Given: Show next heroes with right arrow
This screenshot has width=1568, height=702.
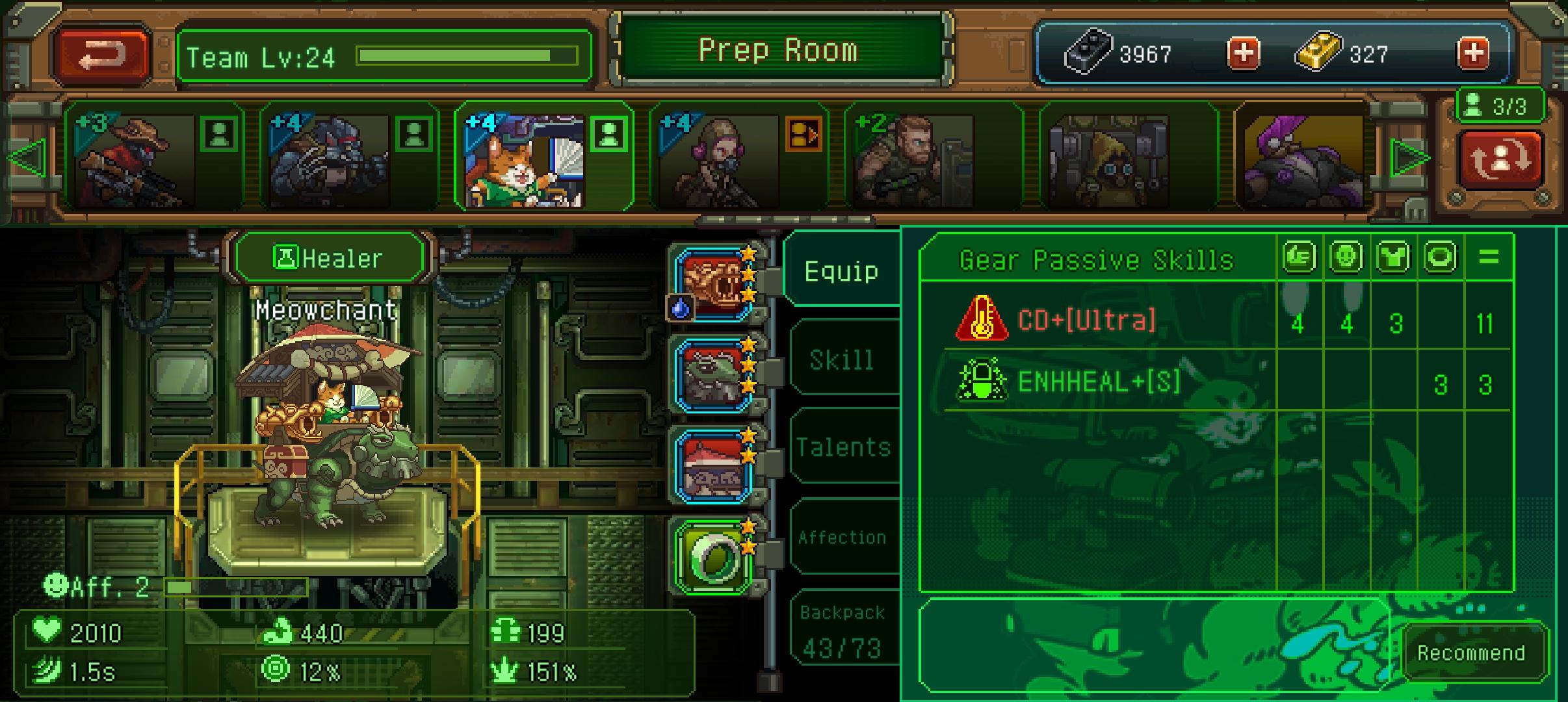Looking at the screenshot, I should (x=1409, y=158).
